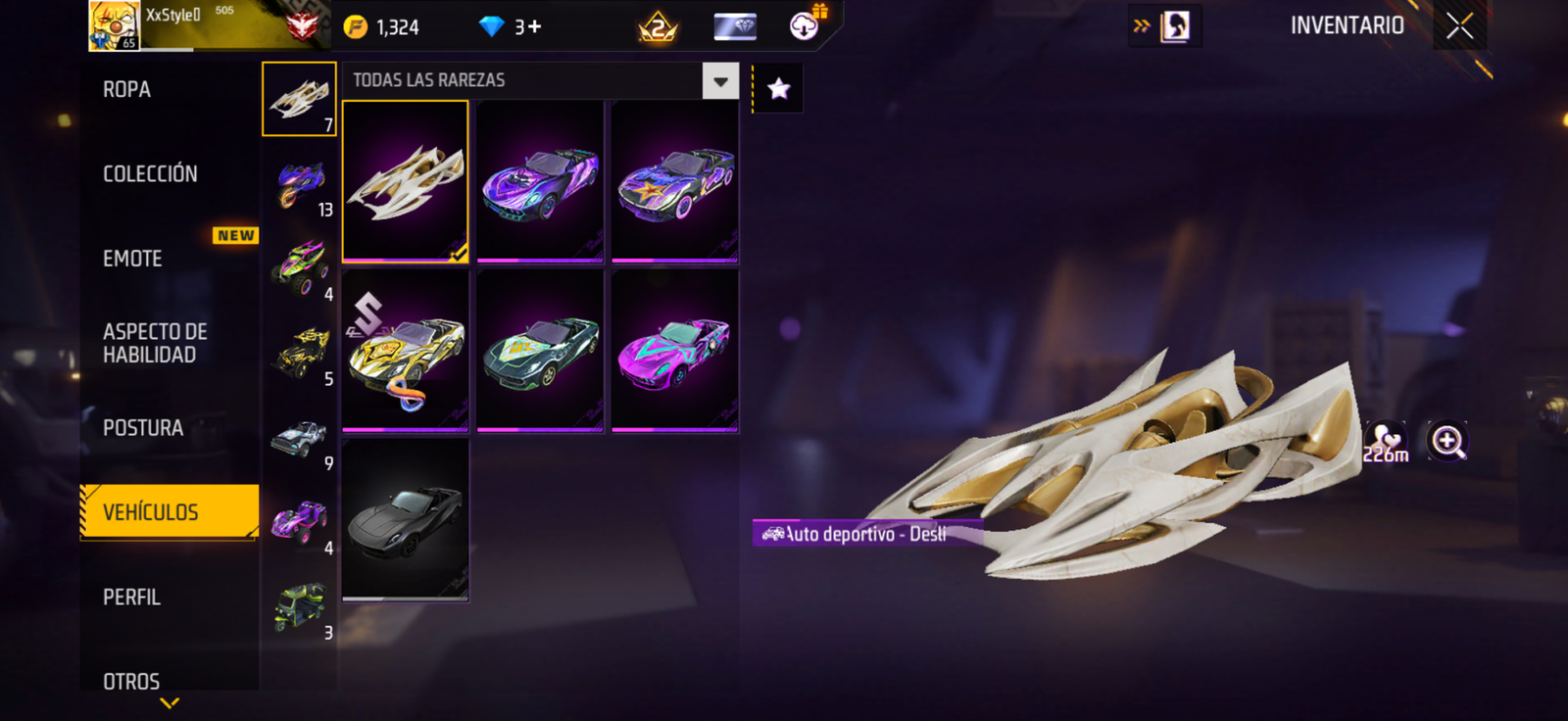Choose the tuk-tuk vehicle type

tap(300, 607)
